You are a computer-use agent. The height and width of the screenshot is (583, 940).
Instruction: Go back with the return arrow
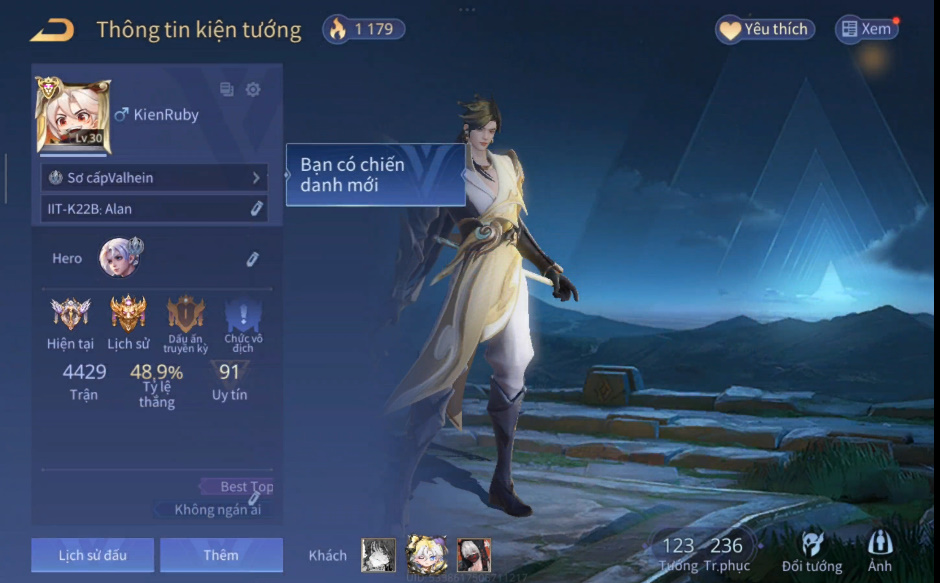coord(52,30)
